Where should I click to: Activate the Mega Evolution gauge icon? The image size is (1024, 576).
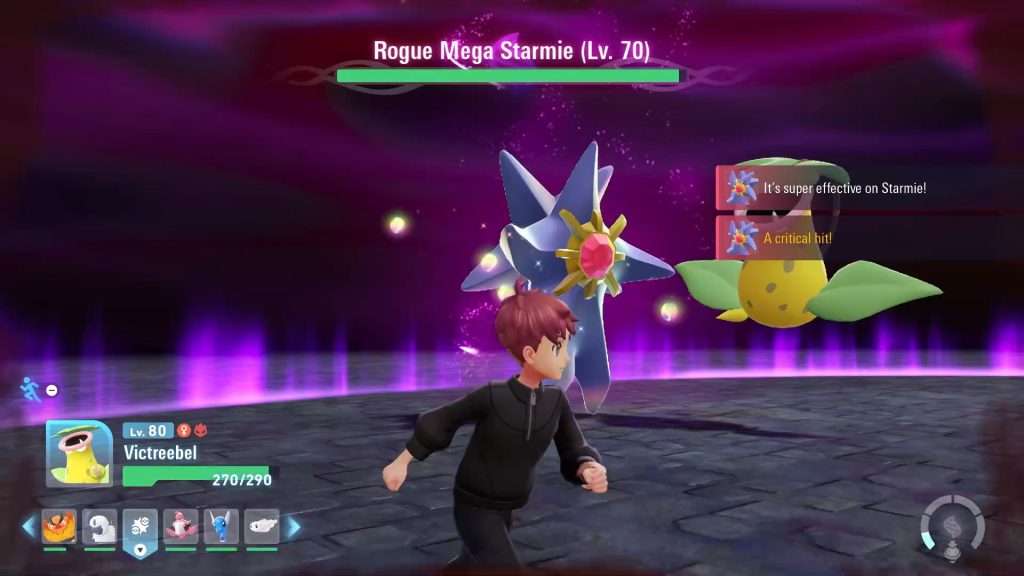click(952, 525)
